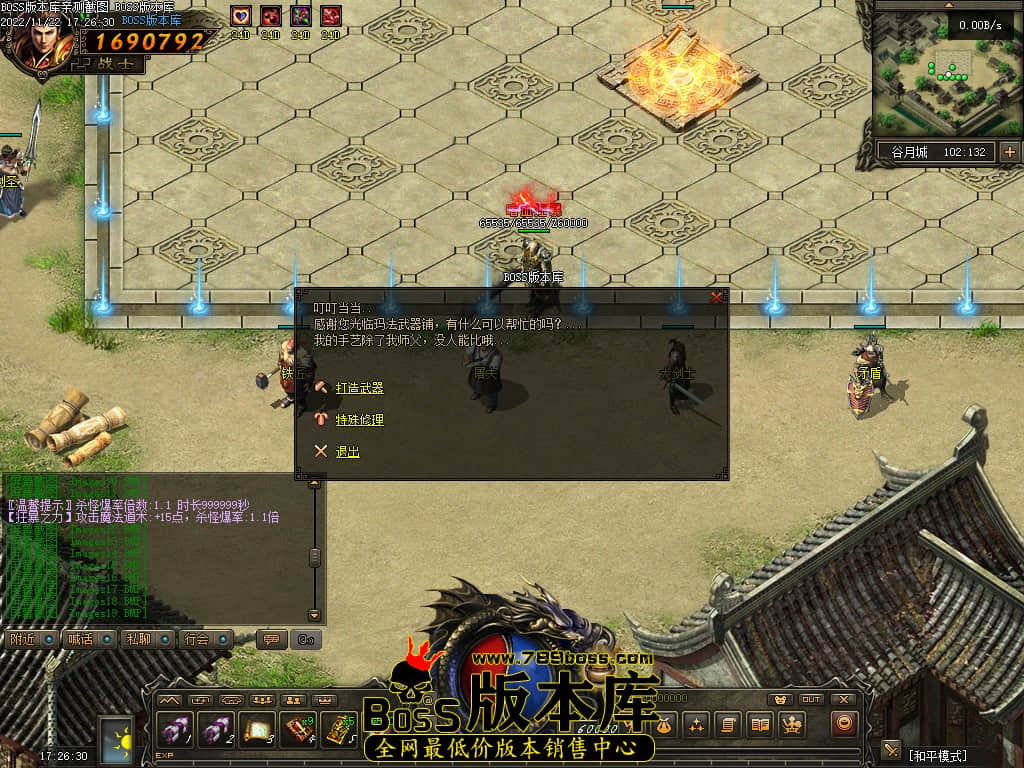Image resolution: width=1024 pixels, height=768 pixels.
Task: Choose the 打造武器 dialogue option
Action: 359,388
